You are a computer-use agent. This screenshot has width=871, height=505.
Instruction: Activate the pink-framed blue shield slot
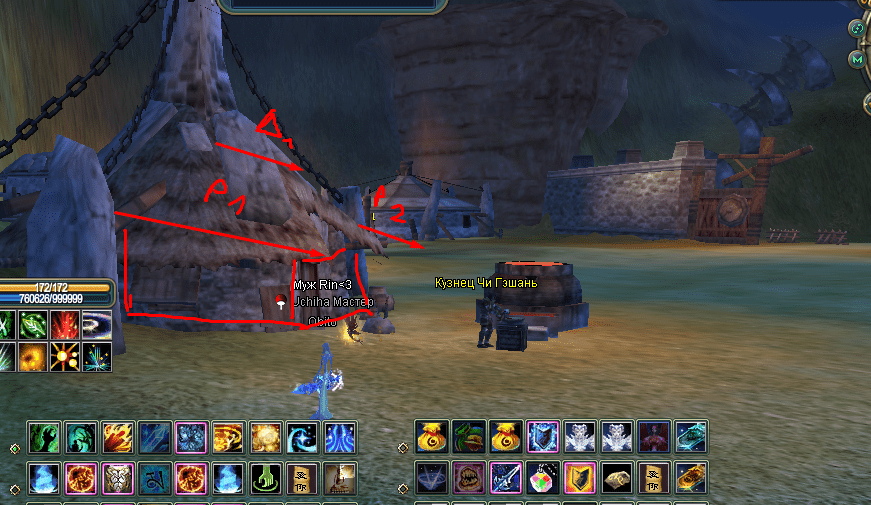[x=543, y=438]
